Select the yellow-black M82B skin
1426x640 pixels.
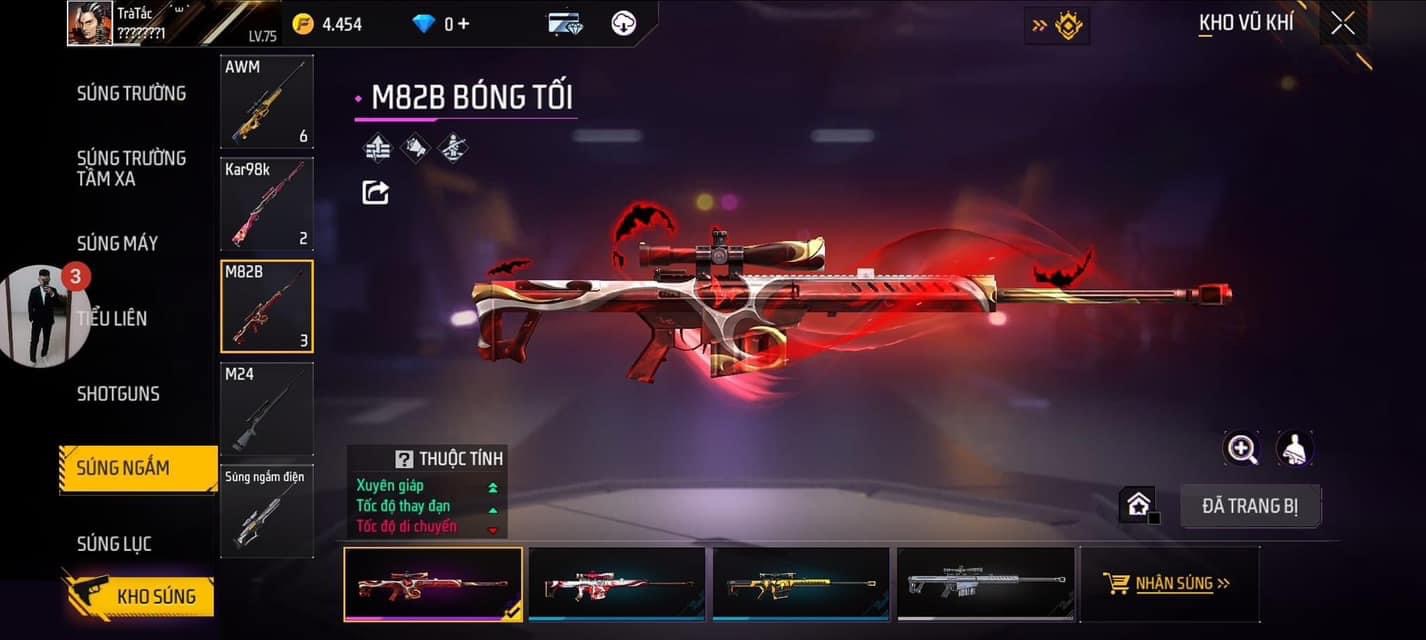800,584
